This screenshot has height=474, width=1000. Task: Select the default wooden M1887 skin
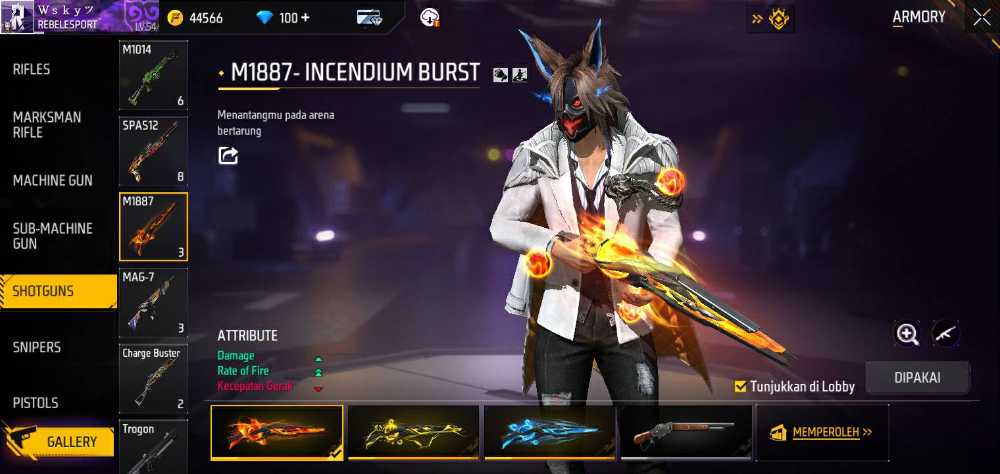point(685,433)
